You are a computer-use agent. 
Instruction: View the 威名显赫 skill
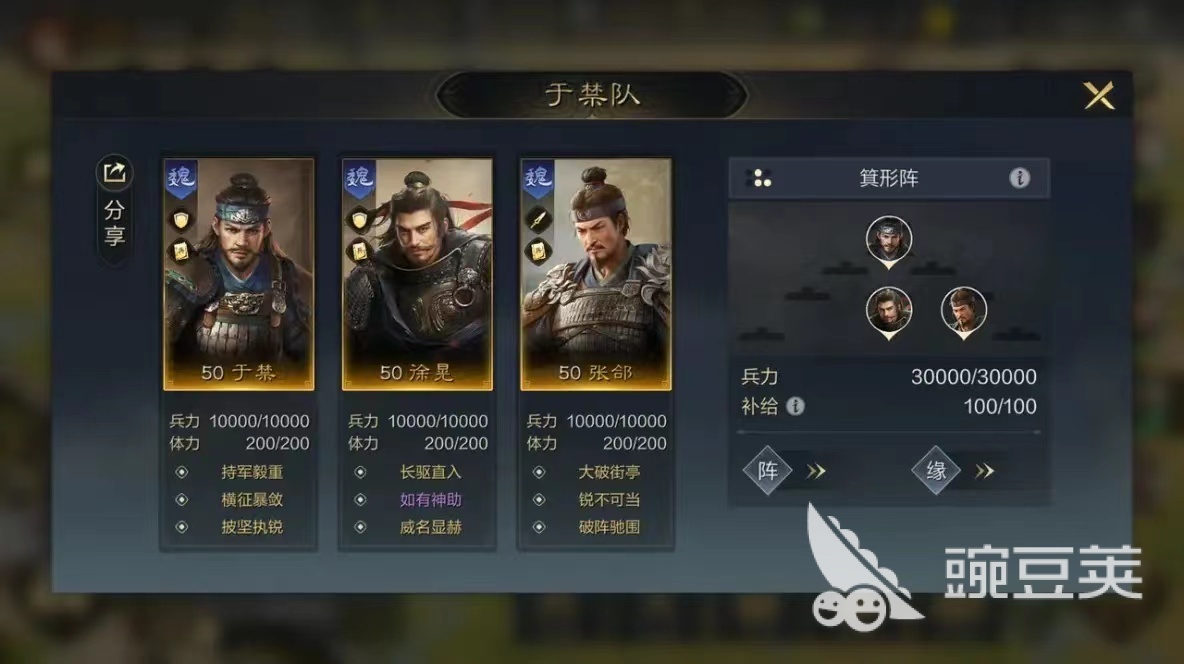pos(430,526)
